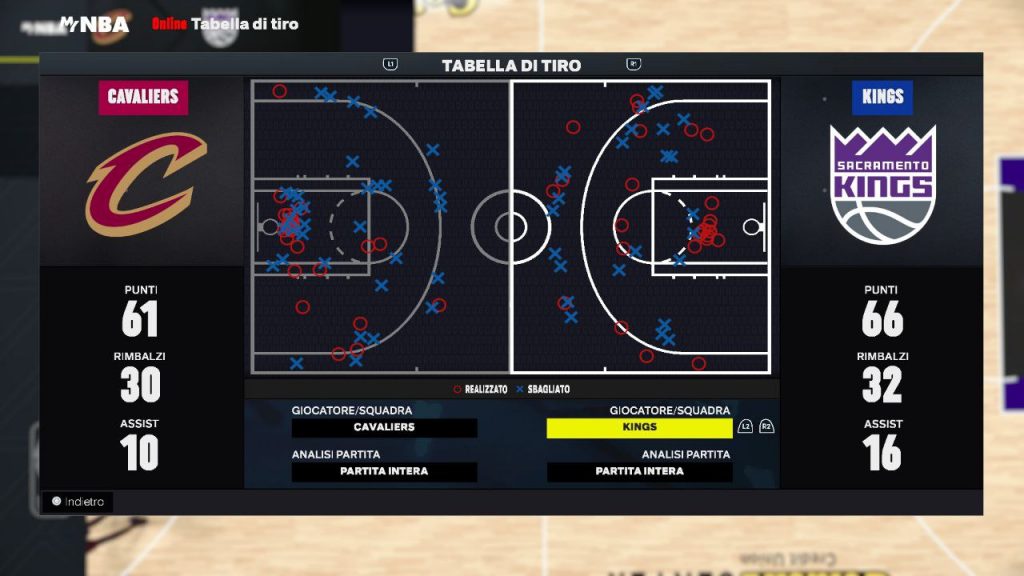Open the Partita Intera selector under Kings
This screenshot has width=1024, height=576.
point(639,472)
